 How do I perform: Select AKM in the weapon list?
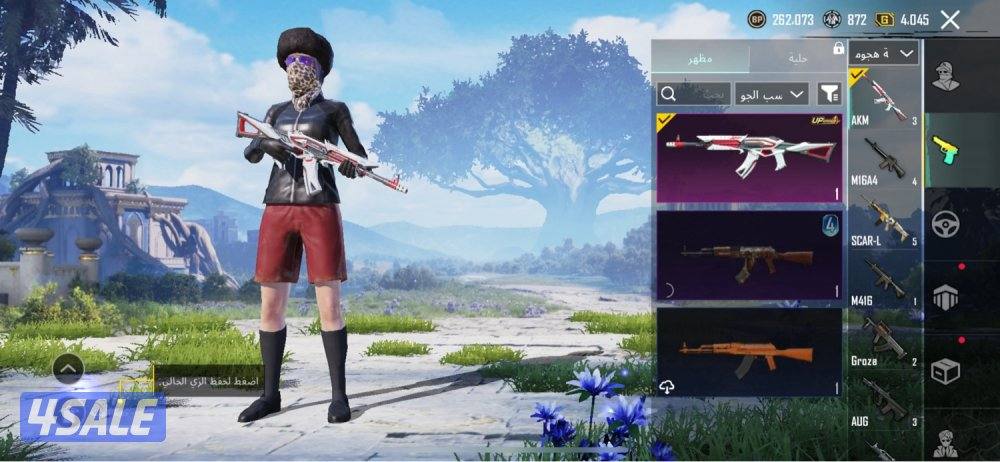(x=885, y=100)
